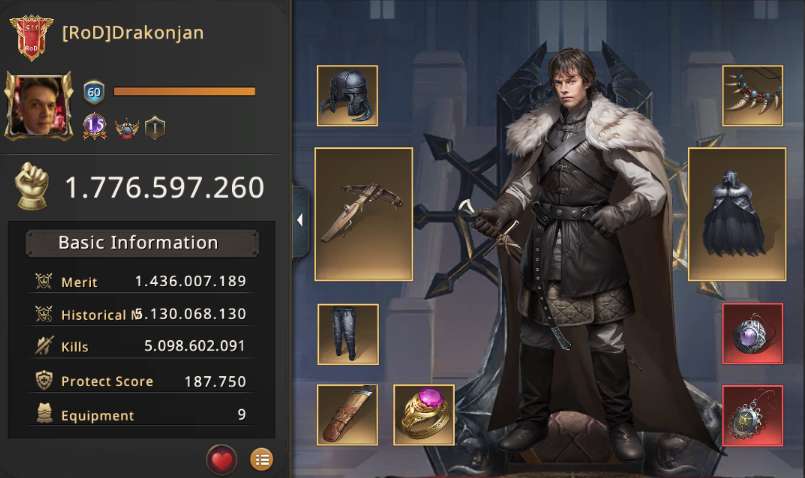805x478 pixels.
Task: Open the orange list details button
Action: coord(261,459)
